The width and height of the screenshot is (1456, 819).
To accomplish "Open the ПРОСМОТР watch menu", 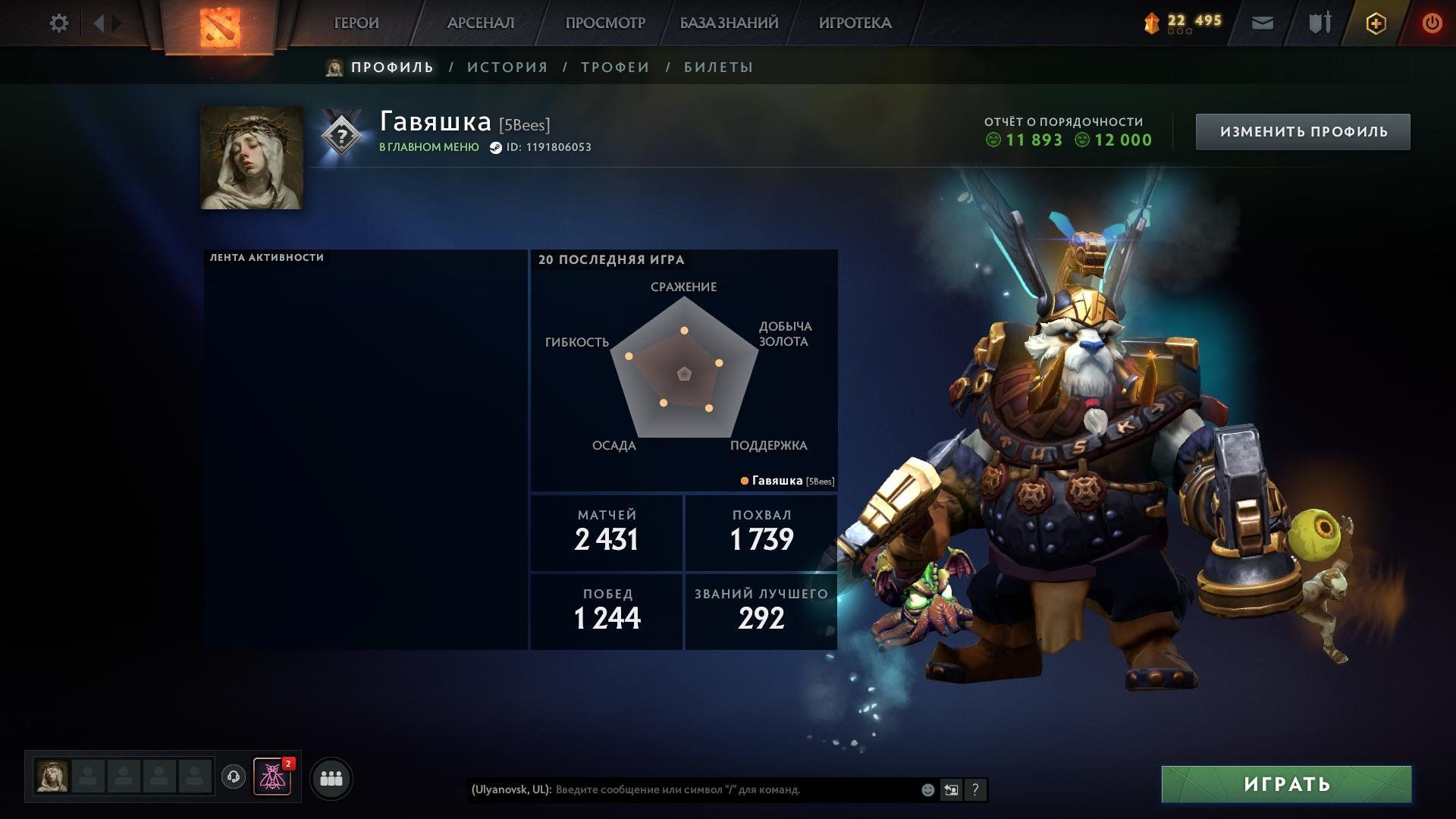I will pyautogui.click(x=605, y=24).
